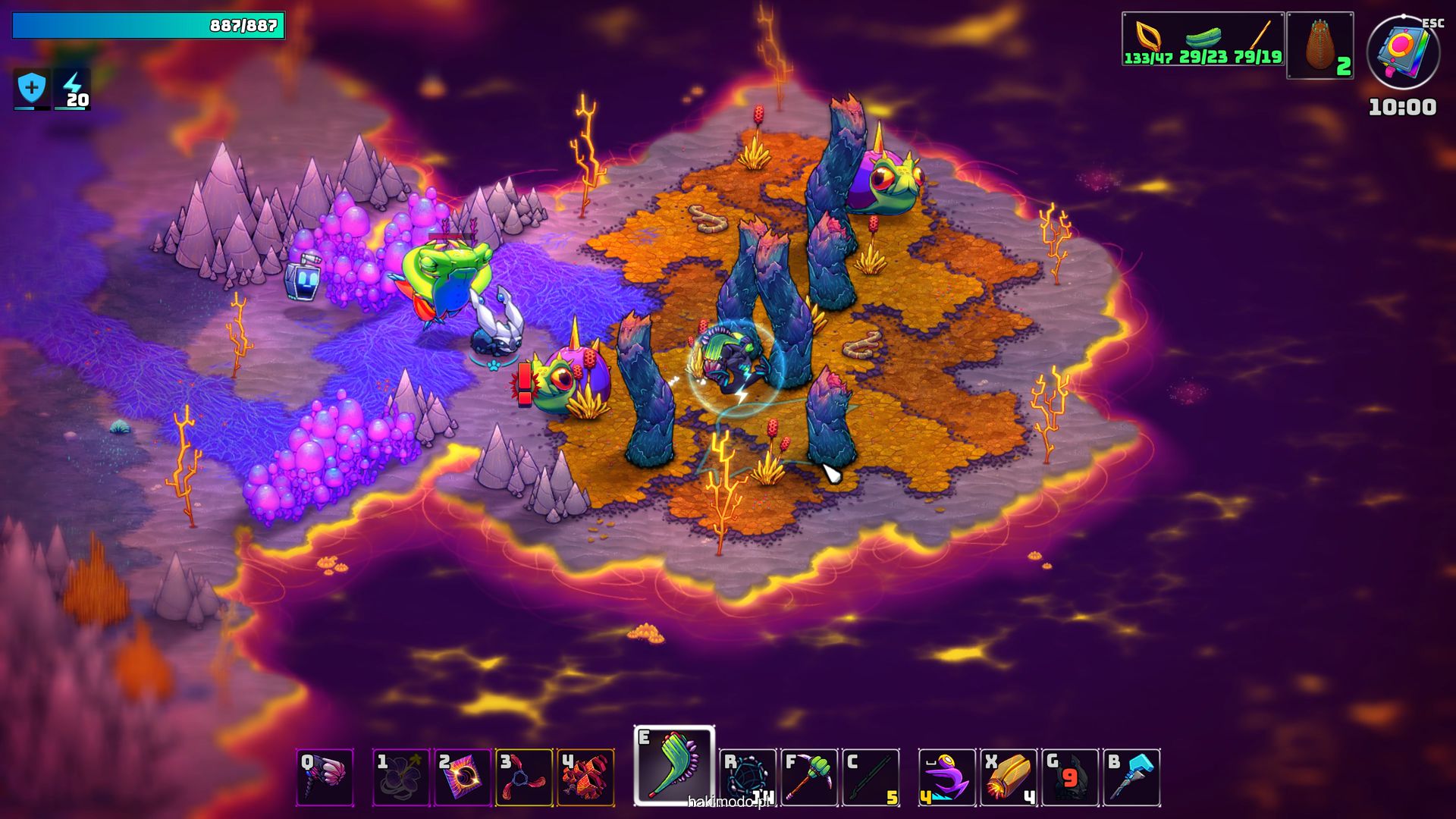Equip the blue build hammer
The image size is (1456, 819).
tap(1131, 777)
